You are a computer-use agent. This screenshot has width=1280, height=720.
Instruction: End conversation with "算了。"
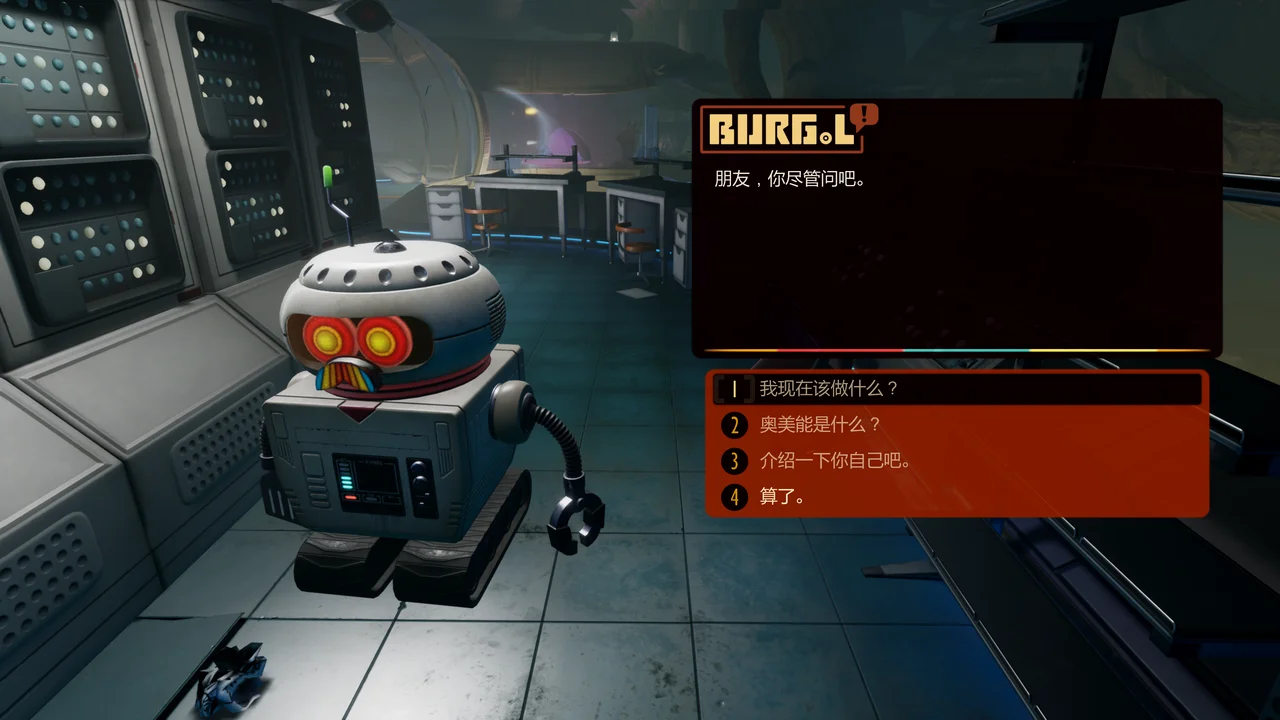coord(783,496)
